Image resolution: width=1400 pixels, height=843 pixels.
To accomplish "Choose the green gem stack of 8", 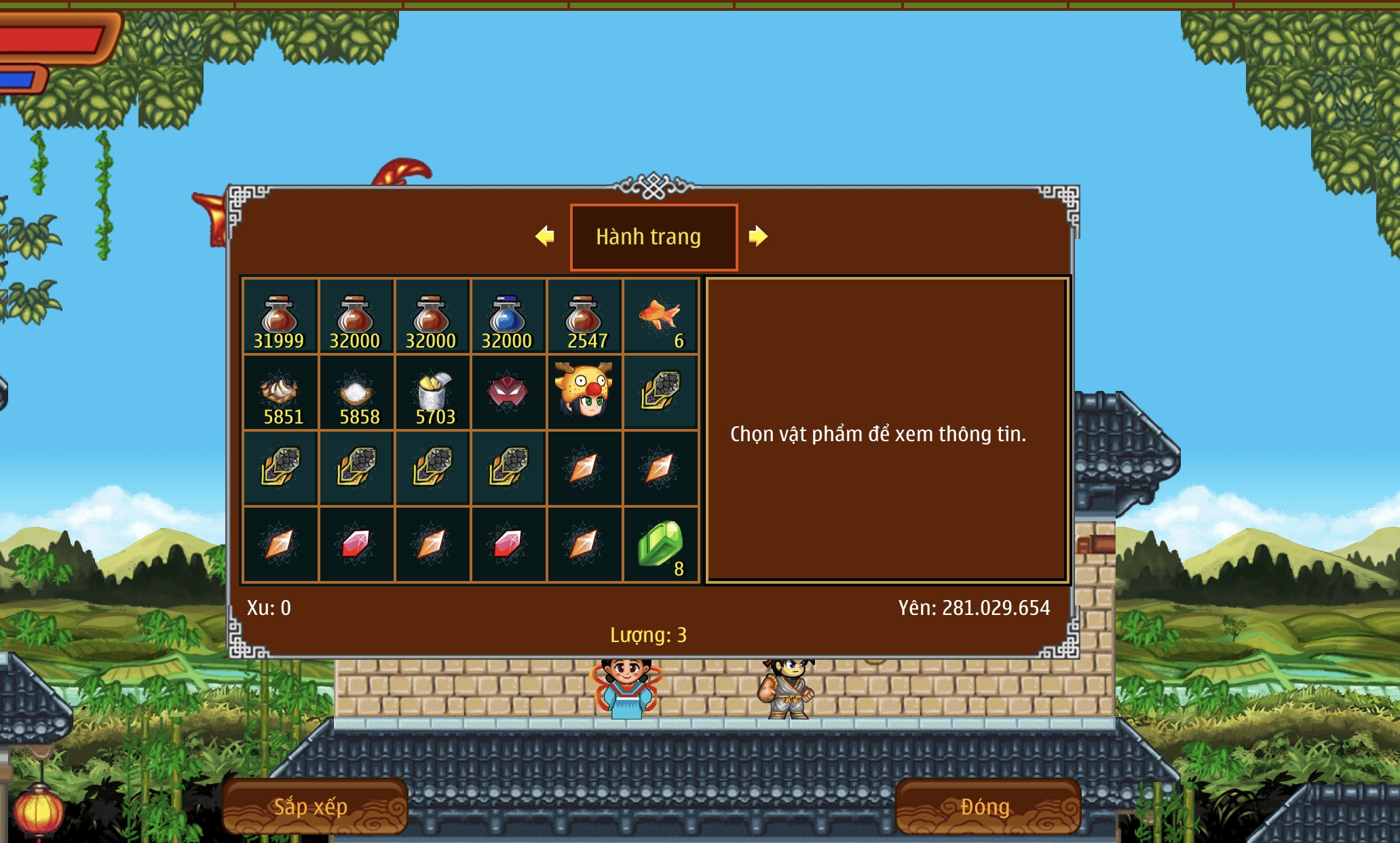I will (x=660, y=544).
